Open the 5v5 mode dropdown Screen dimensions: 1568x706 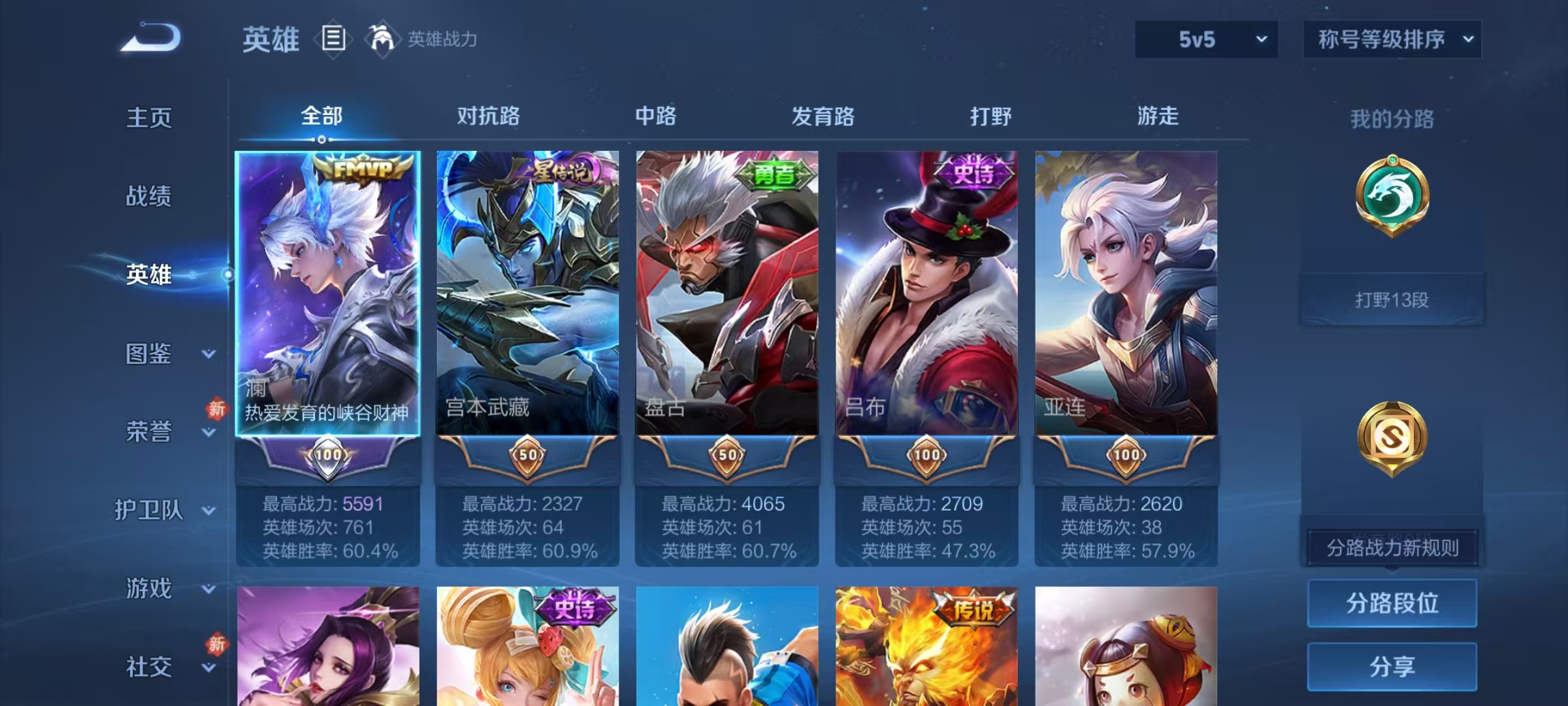(x=1205, y=39)
